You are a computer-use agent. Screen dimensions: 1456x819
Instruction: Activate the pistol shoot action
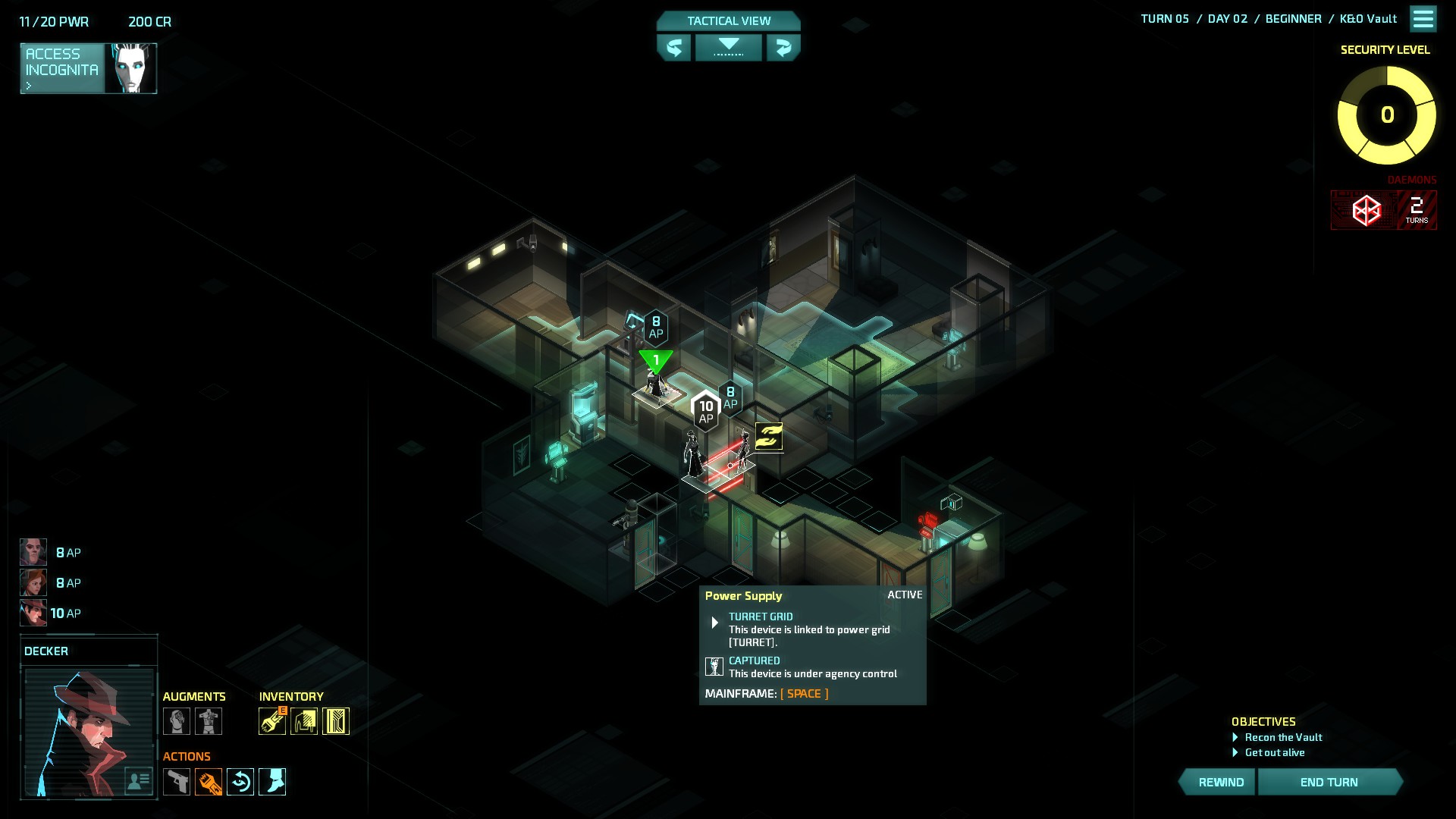click(177, 782)
